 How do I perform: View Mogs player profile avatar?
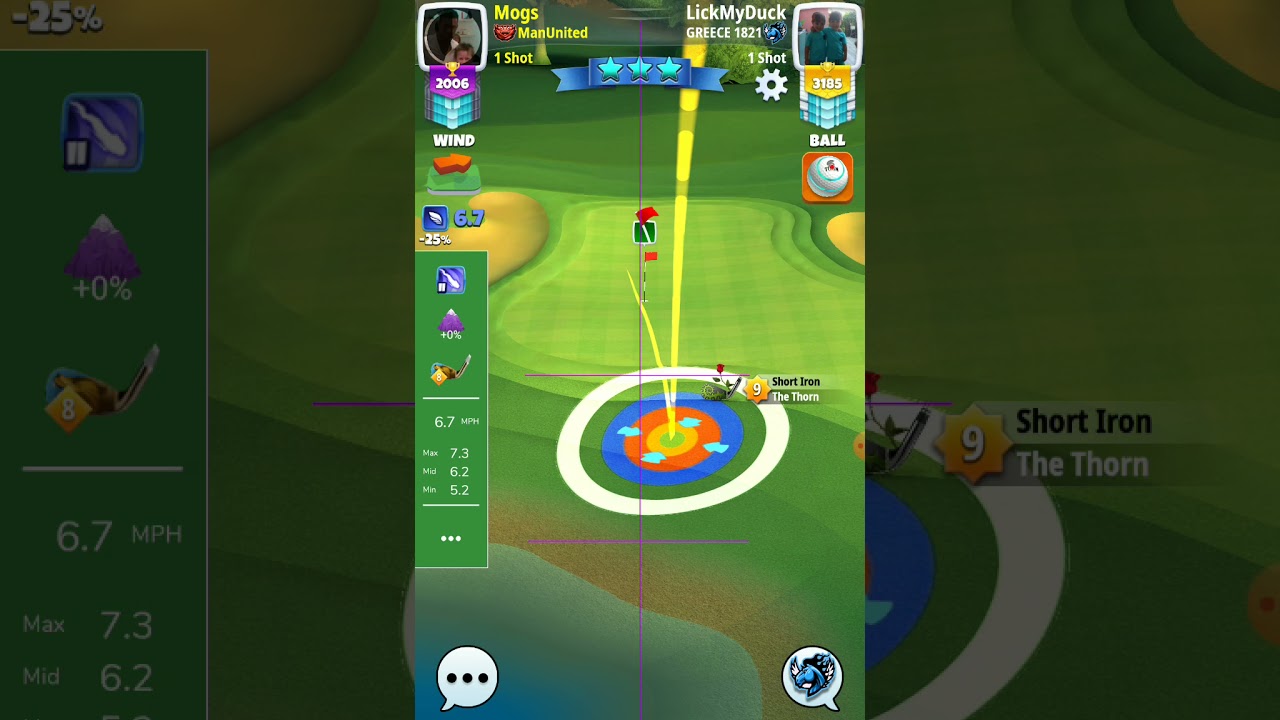[x=451, y=37]
